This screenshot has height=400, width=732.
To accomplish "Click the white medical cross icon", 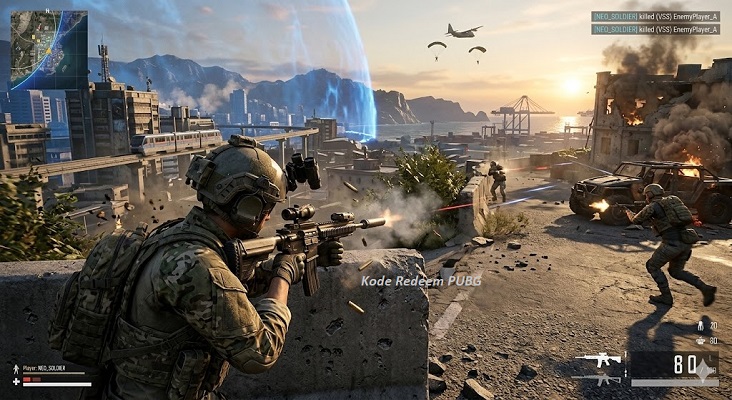I will pyautogui.click(x=16, y=382).
